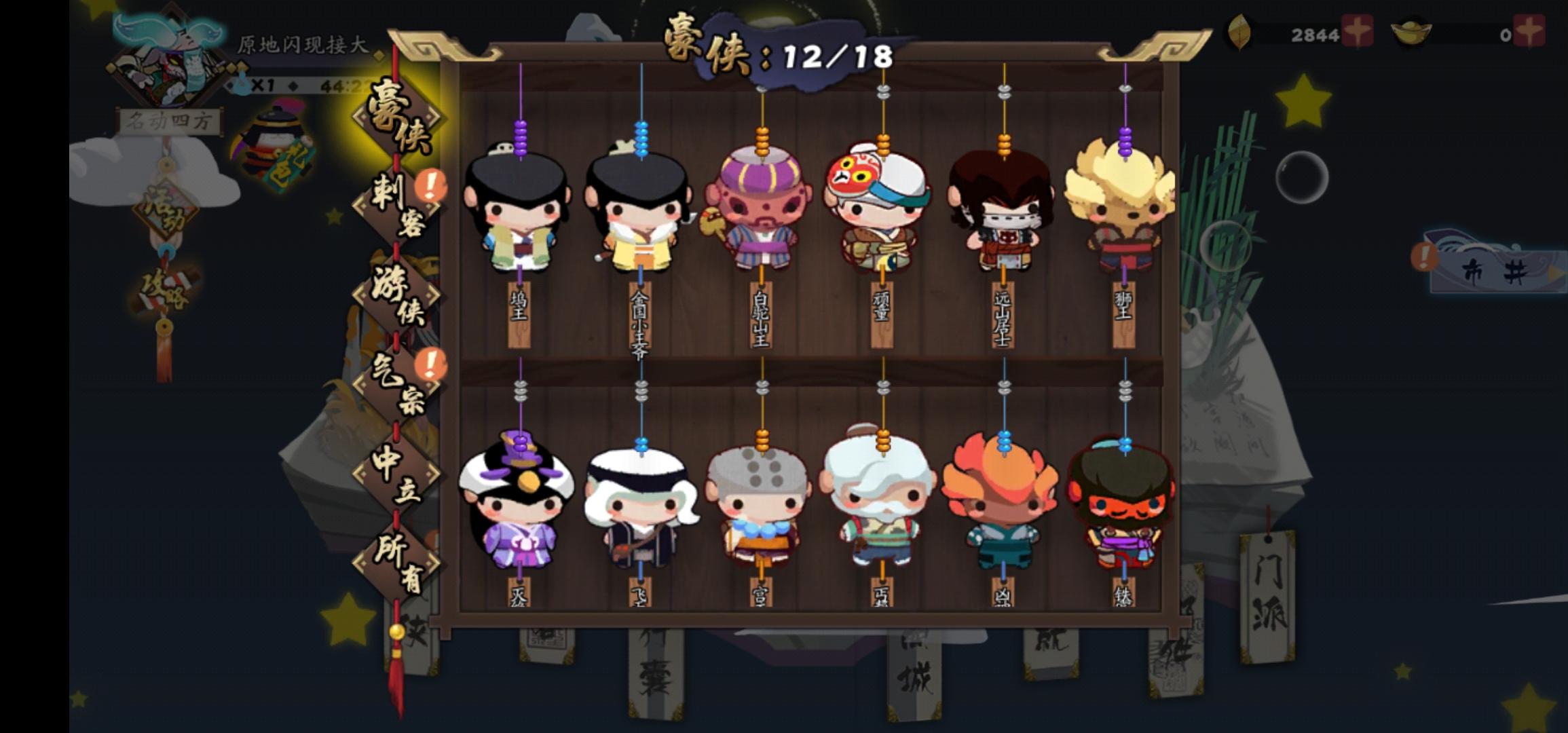
Task: Select the 狮王 character figure
Action: click(1123, 210)
